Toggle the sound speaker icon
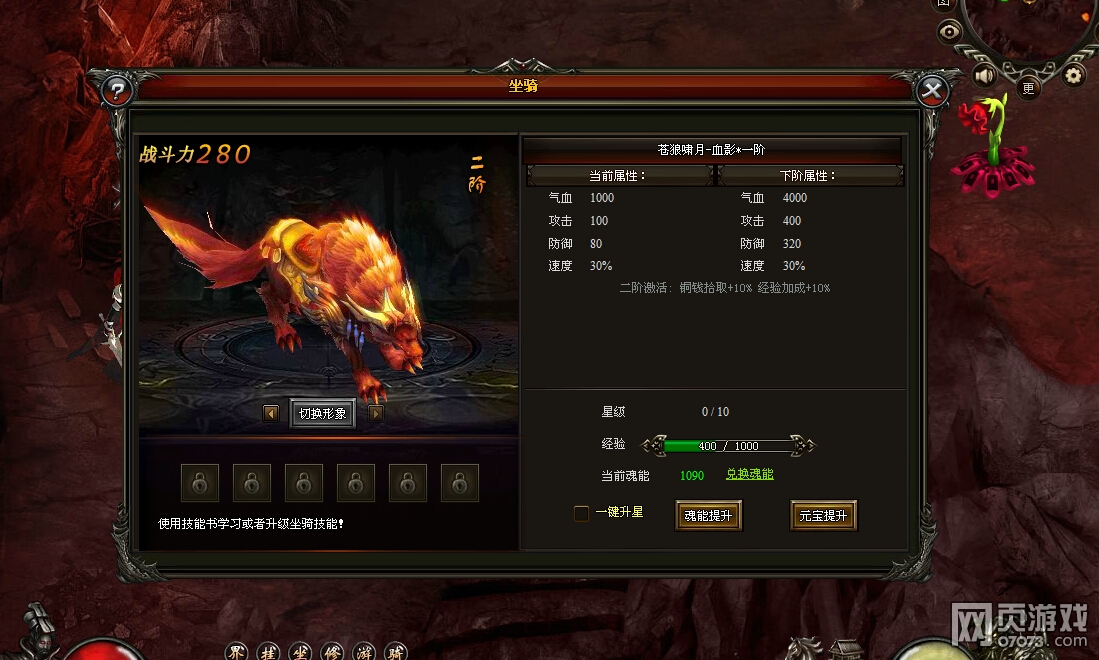Viewport: 1099px width, 660px height. point(985,75)
